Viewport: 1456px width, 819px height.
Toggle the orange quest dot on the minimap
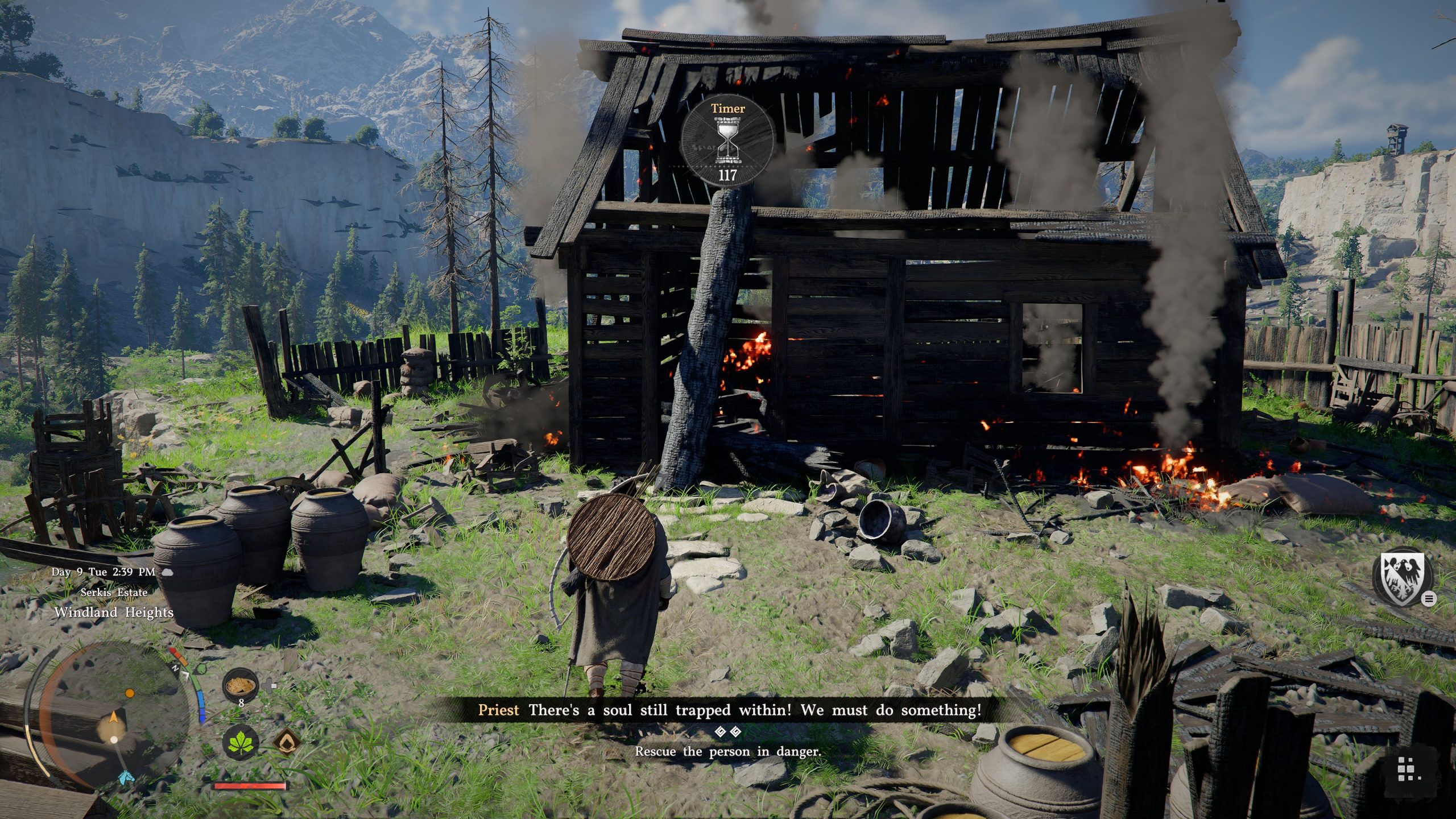pyautogui.click(x=129, y=693)
